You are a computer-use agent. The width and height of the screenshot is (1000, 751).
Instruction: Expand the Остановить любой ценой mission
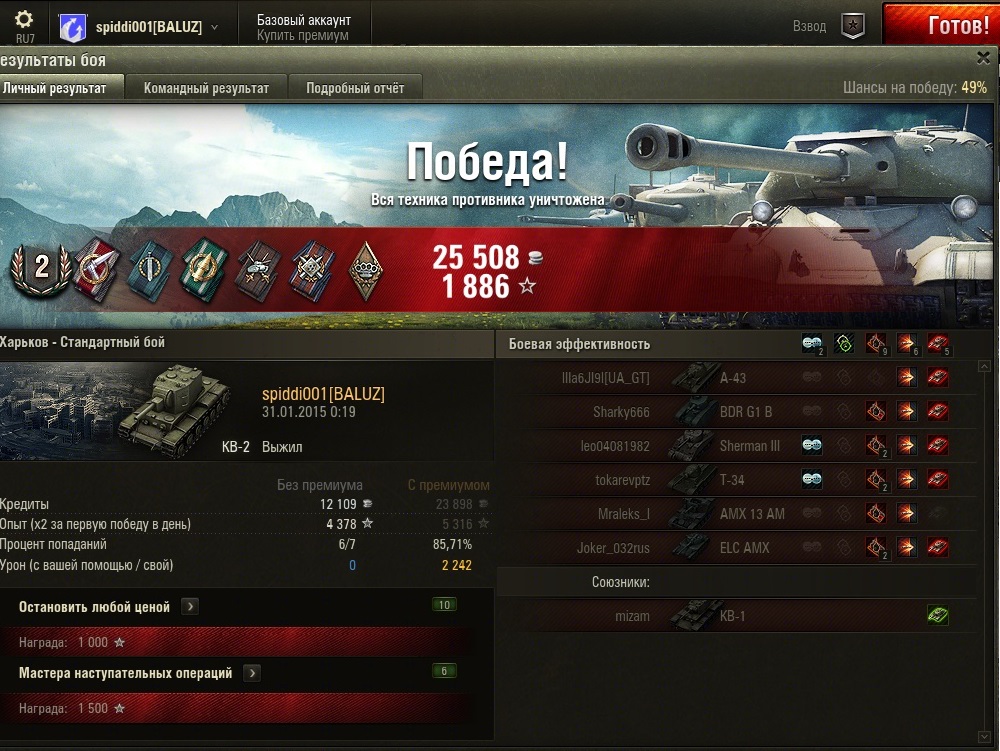[190, 606]
